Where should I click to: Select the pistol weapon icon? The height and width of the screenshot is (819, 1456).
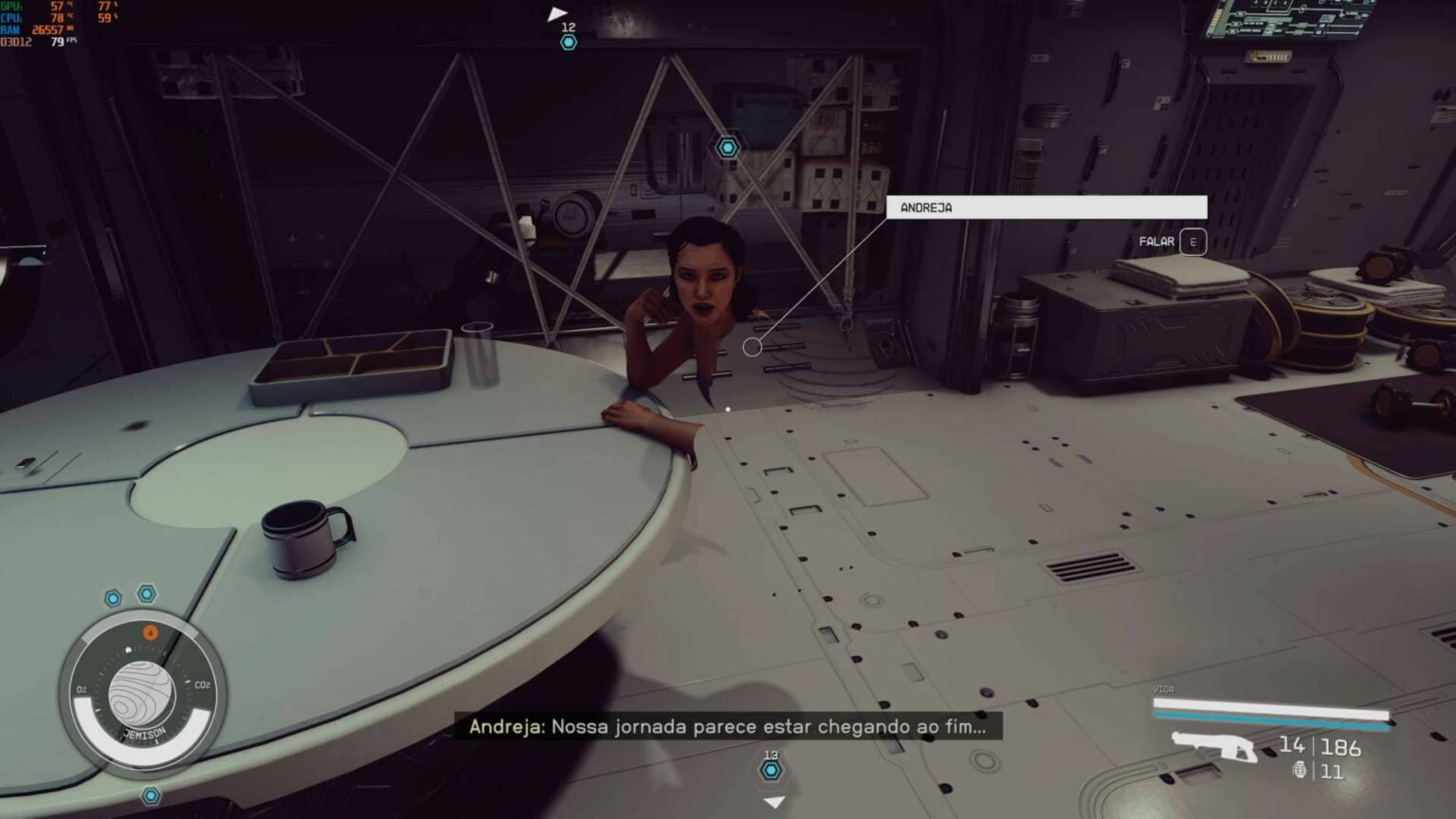1214,745
